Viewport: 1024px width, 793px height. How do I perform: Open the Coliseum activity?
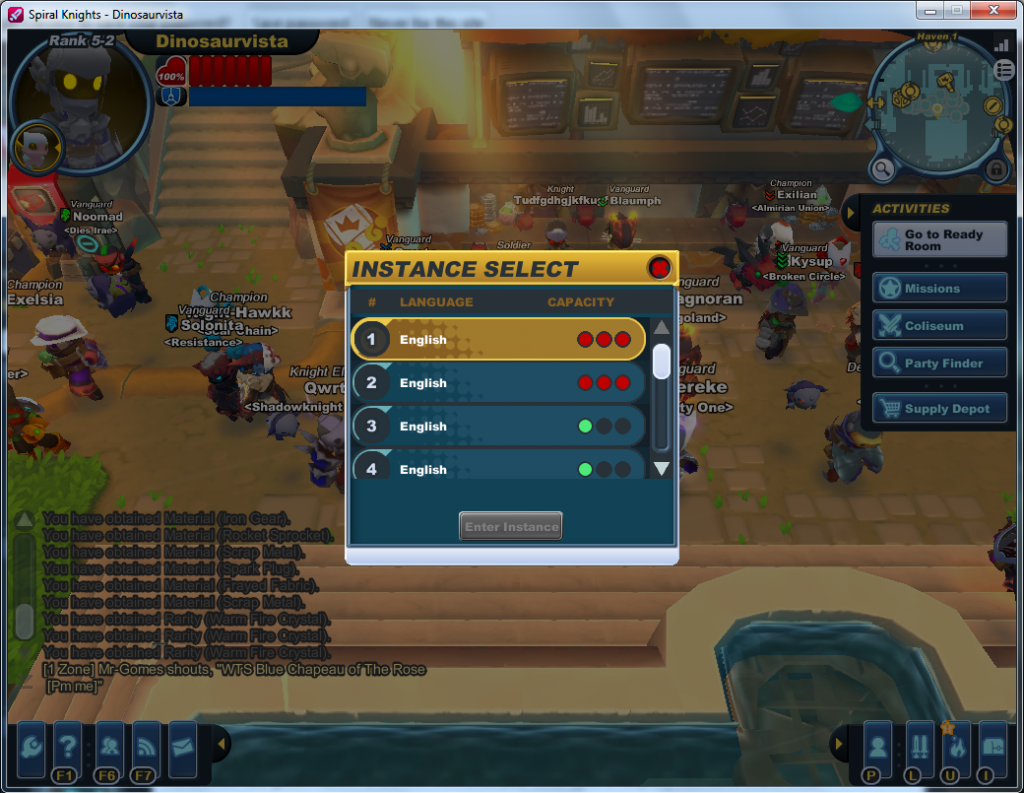(x=939, y=326)
